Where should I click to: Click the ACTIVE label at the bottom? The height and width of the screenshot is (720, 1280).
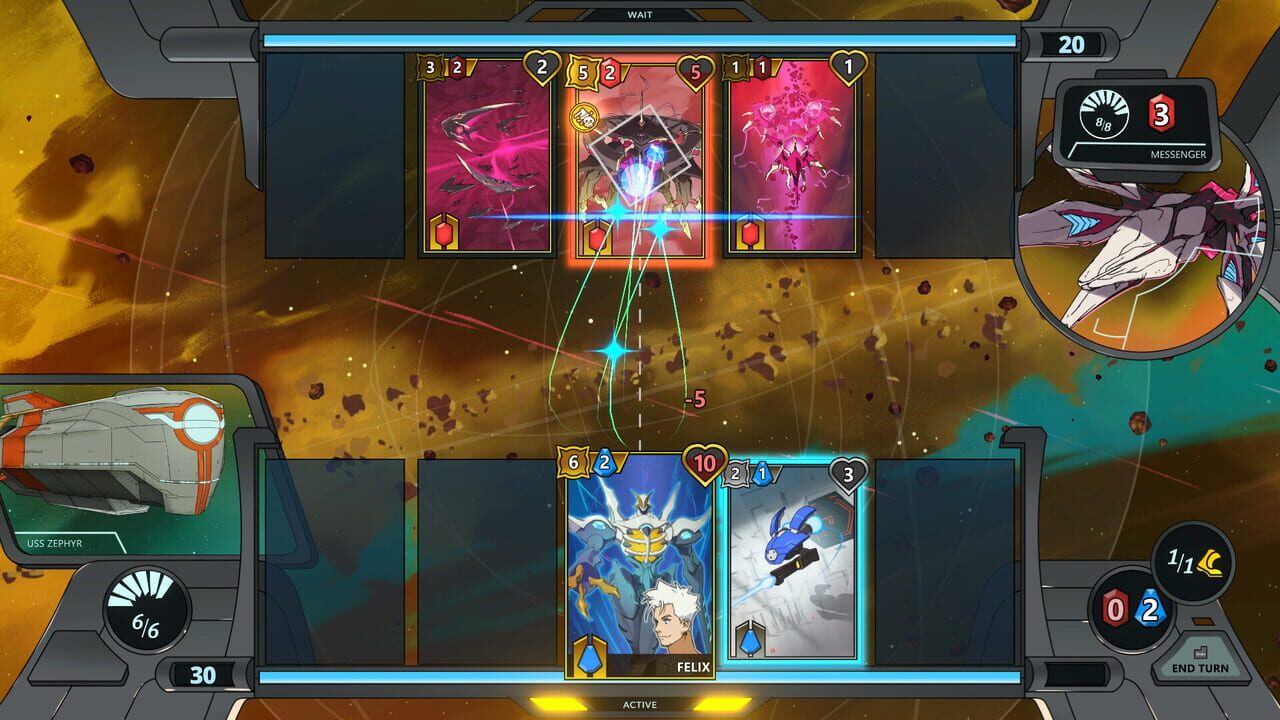(640, 704)
